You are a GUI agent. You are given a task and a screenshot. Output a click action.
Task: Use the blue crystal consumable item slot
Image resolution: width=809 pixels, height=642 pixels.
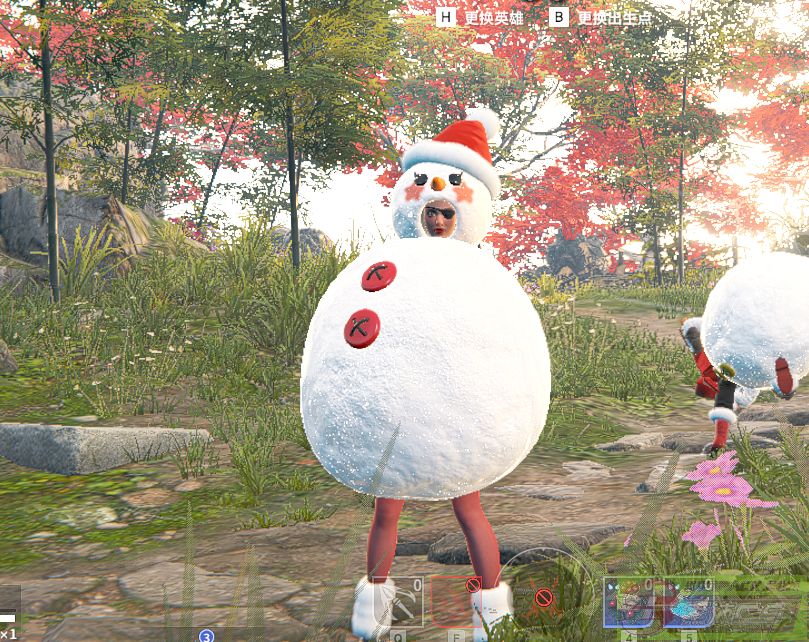point(688,602)
